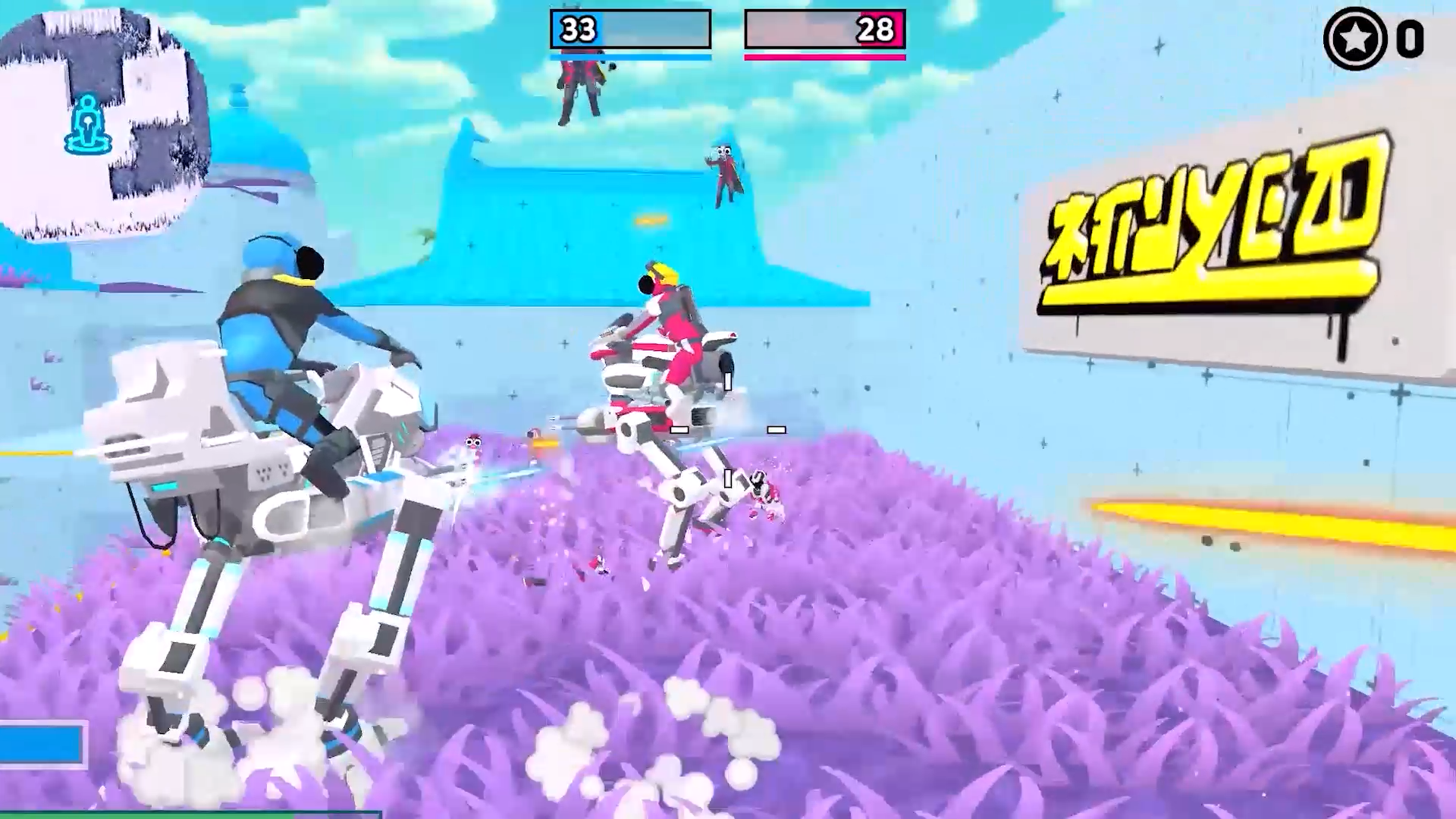Toggle the blue team health bar display

tap(629, 55)
